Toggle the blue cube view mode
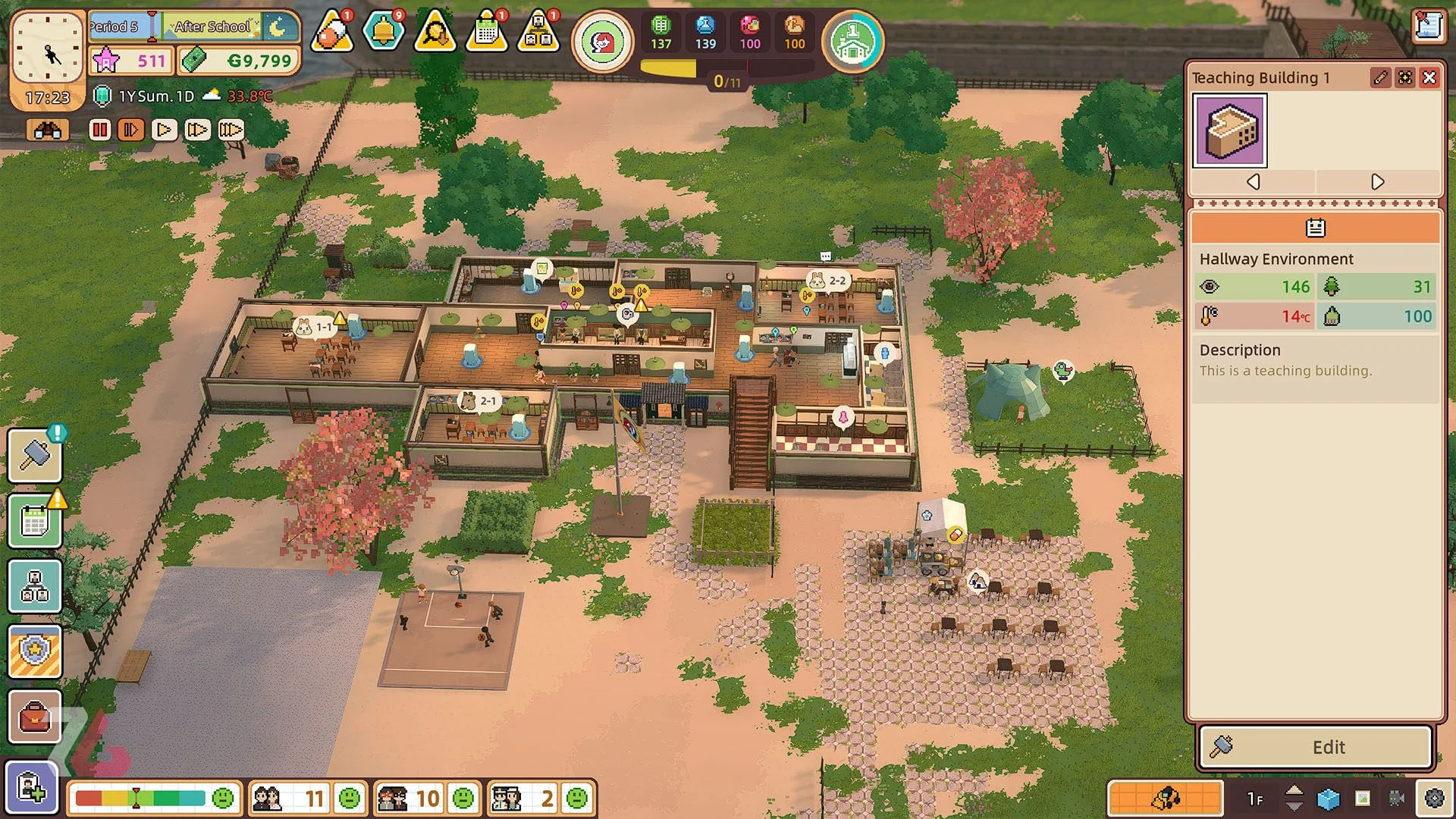The image size is (1456, 819). (x=1329, y=799)
